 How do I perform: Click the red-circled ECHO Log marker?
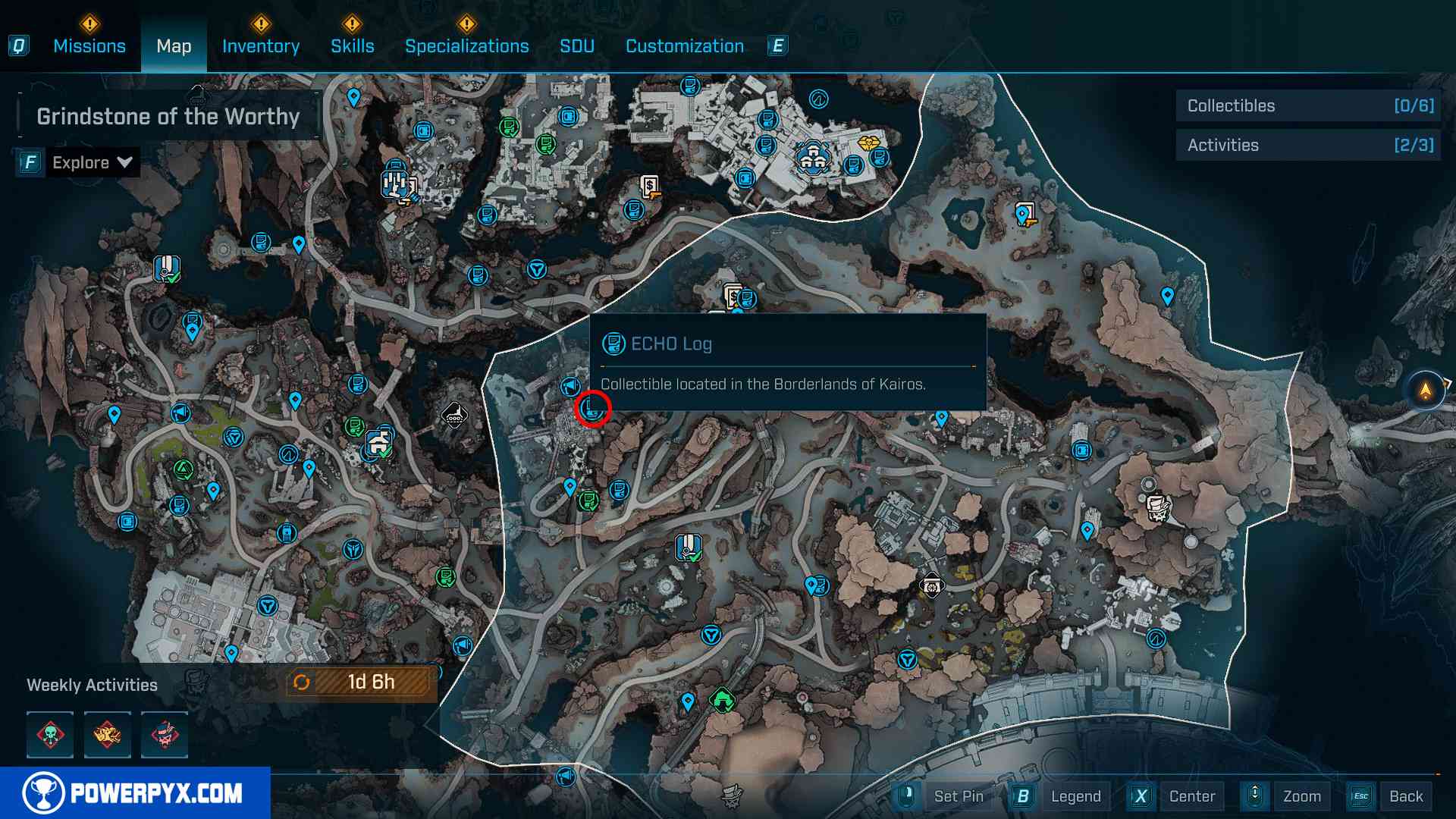[592, 409]
